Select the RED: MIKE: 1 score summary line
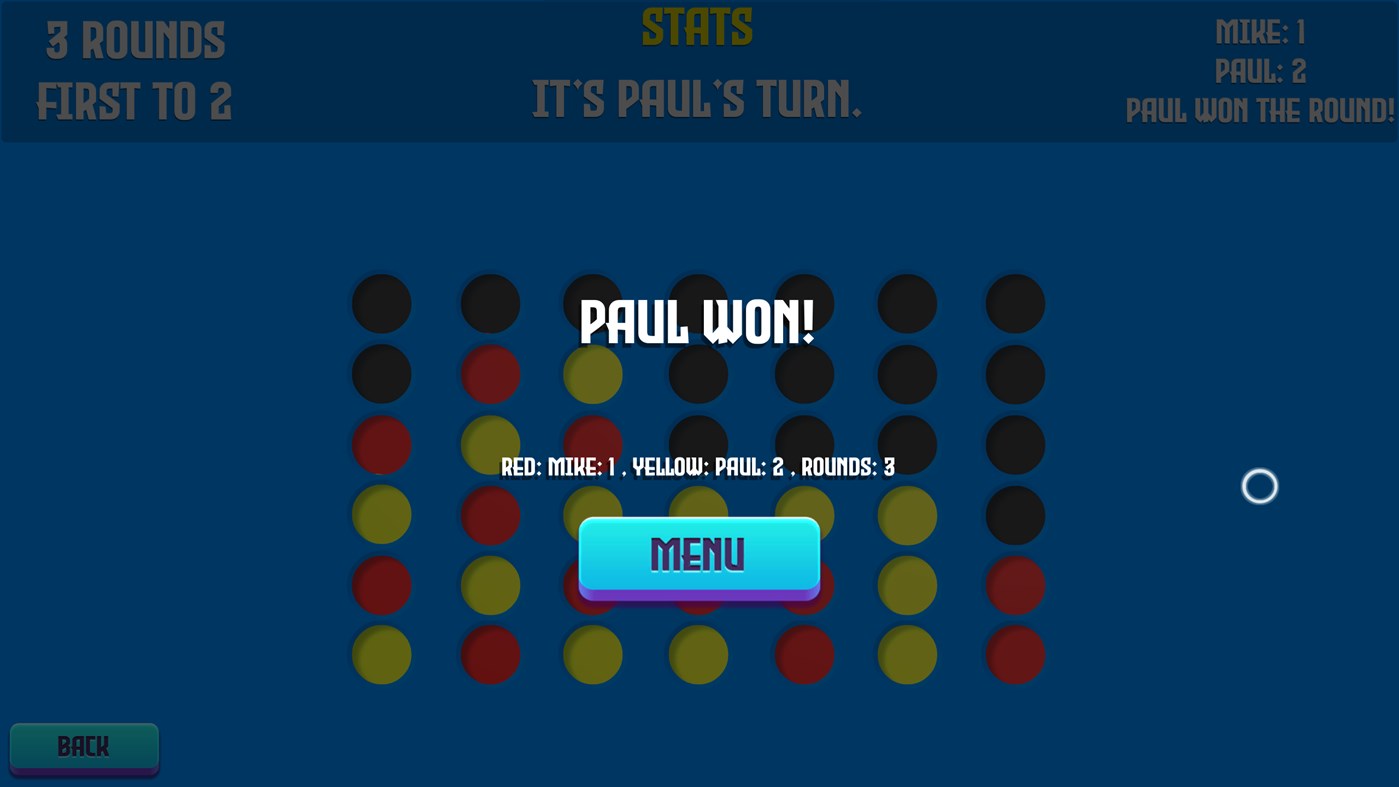 (x=697, y=466)
